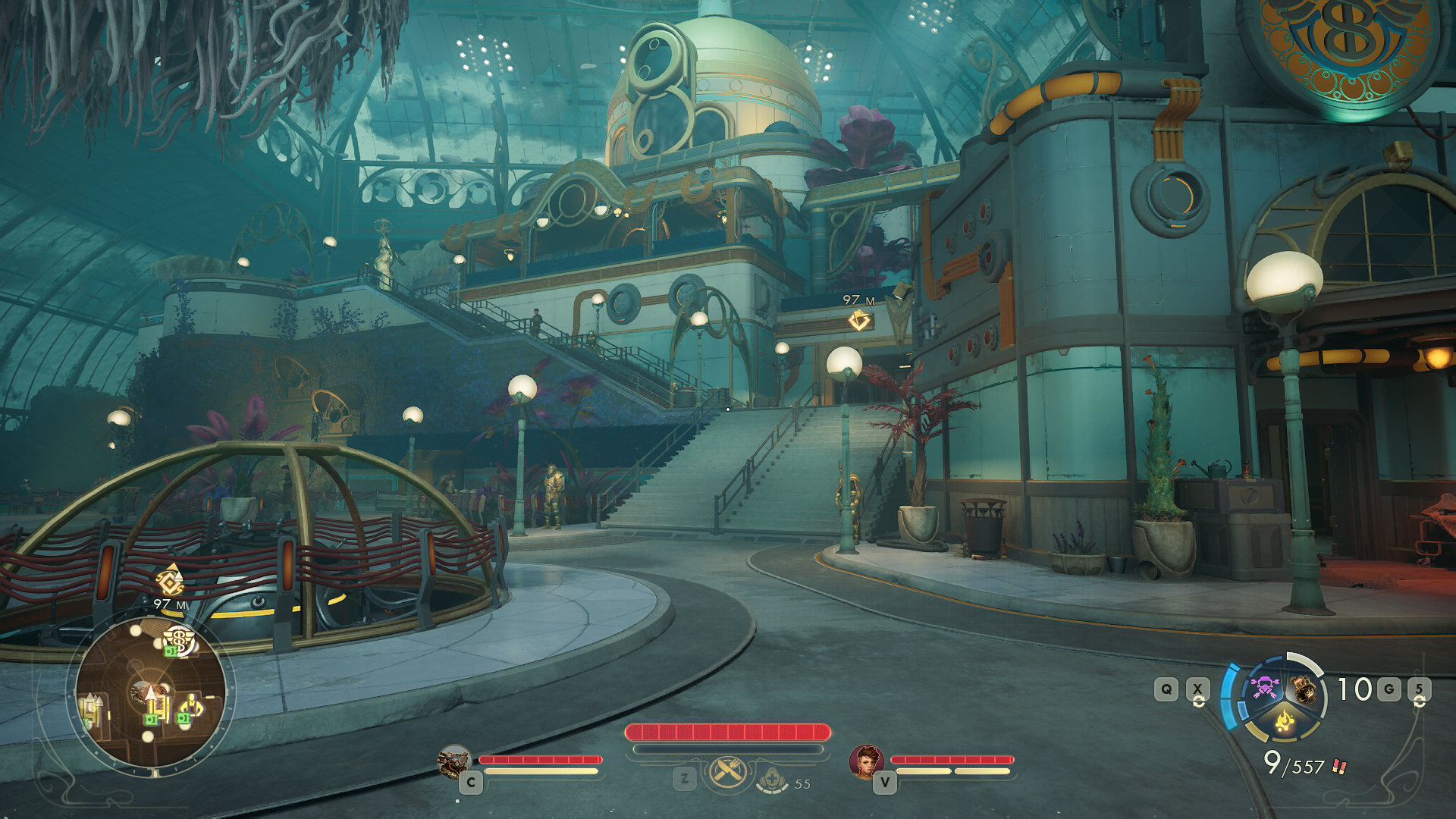Use the knife-and-fork food icon
Image resolution: width=1456 pixels, height=819 pixels.
click(728, 774)
